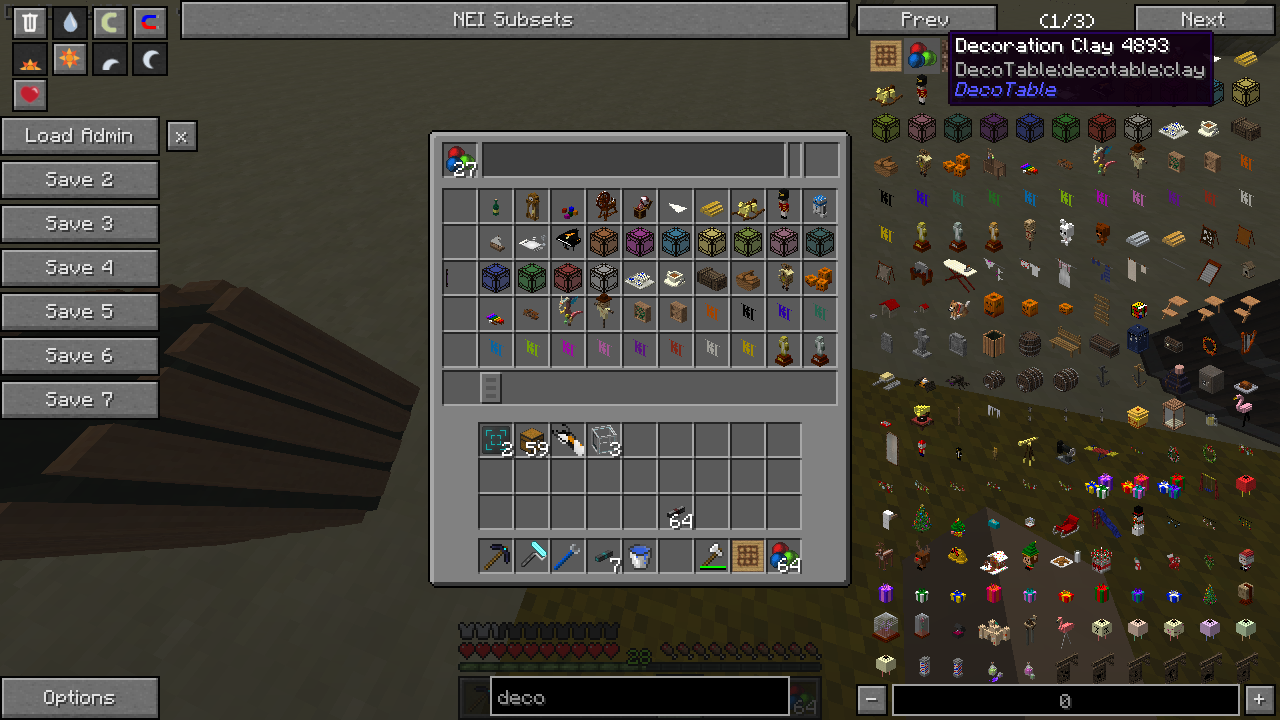Toggle the trash can delete mode

(x=30, y=23)
